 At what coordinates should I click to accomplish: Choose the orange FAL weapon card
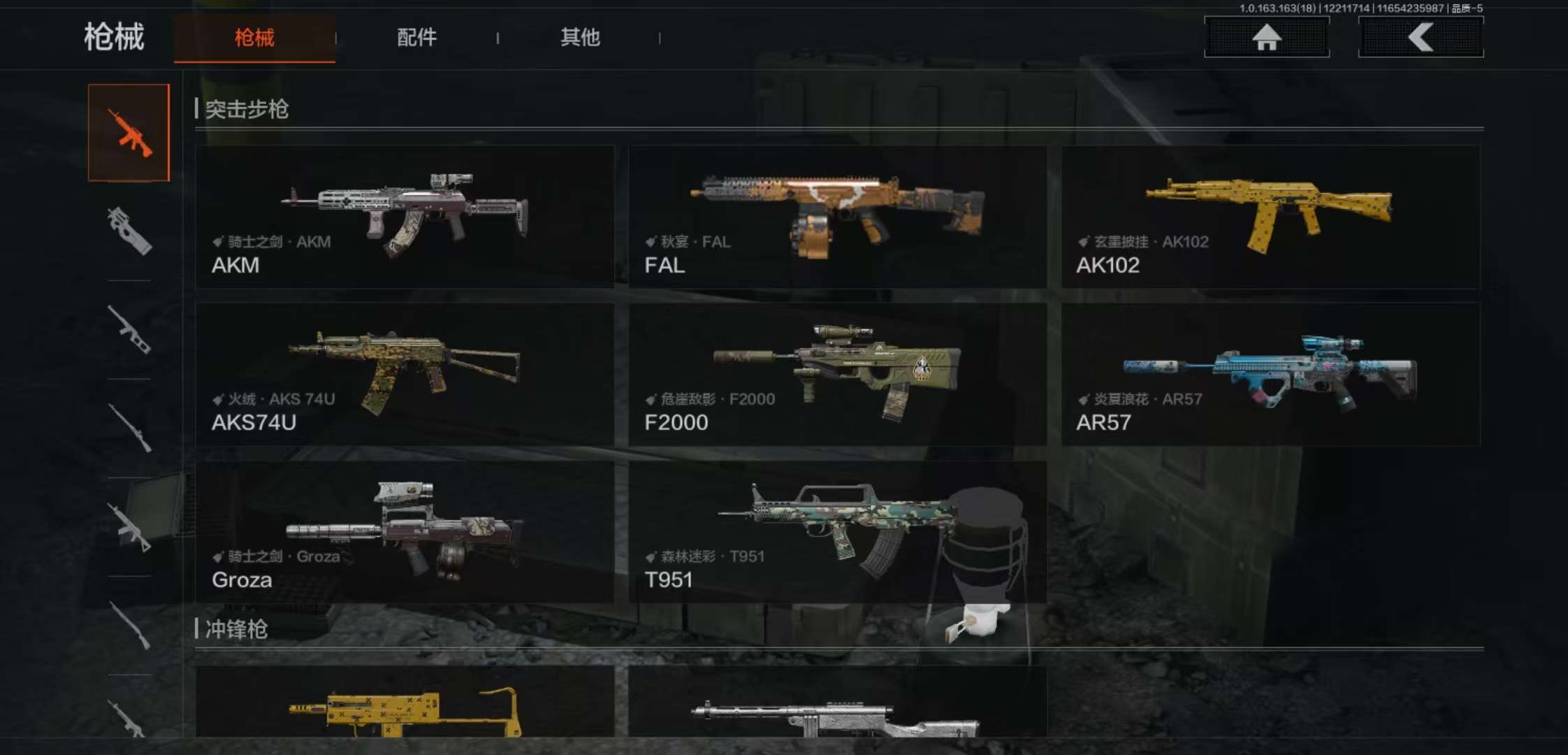click(x=837, y=217)
